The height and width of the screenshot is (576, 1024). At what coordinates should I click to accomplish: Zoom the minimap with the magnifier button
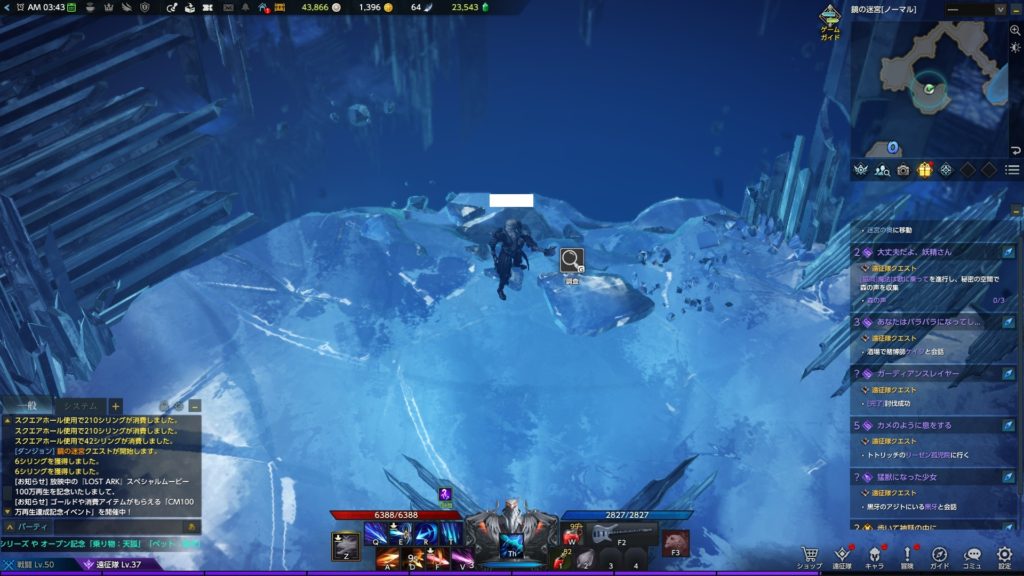1015,31
